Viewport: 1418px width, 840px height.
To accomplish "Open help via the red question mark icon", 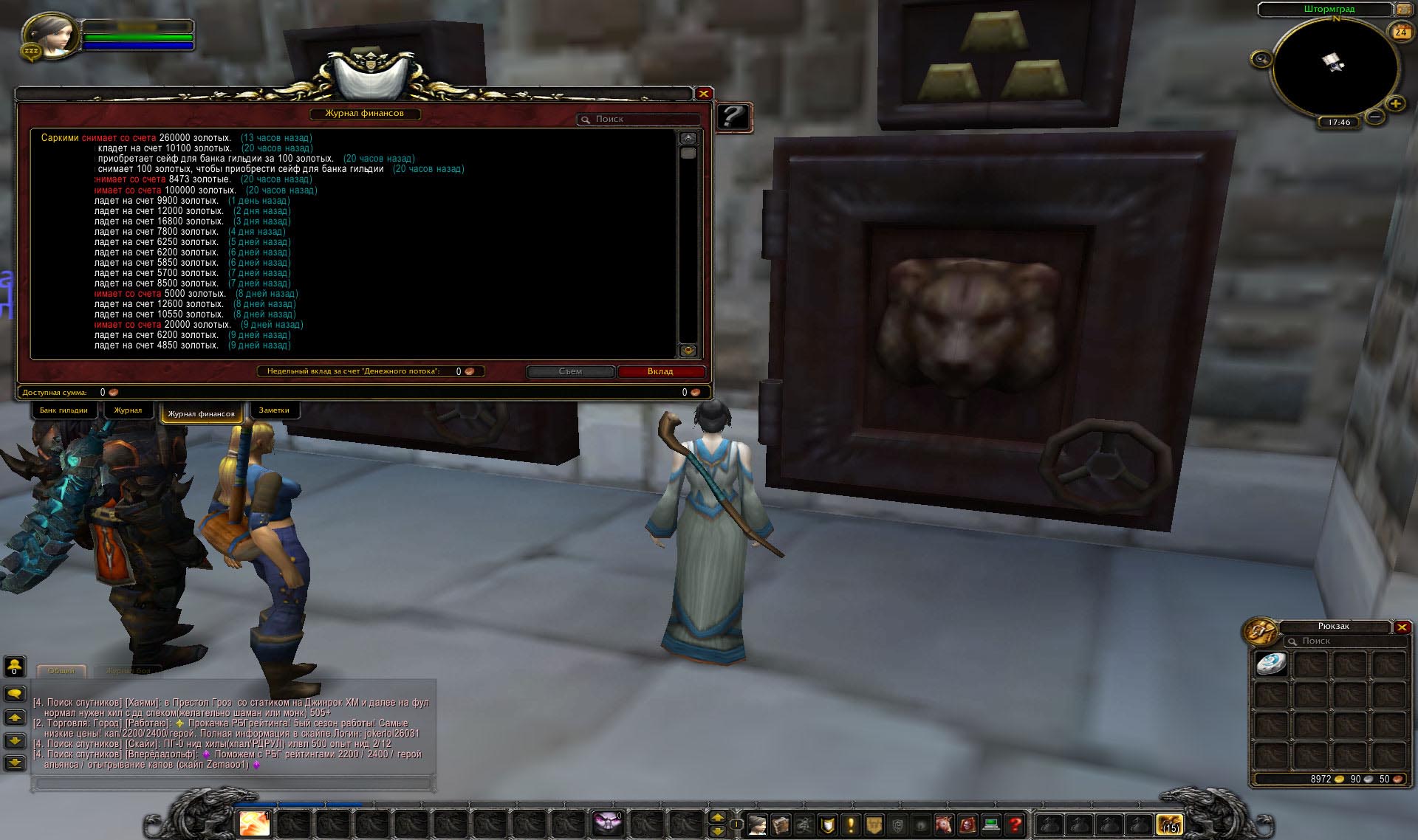I will [1013, 826].
